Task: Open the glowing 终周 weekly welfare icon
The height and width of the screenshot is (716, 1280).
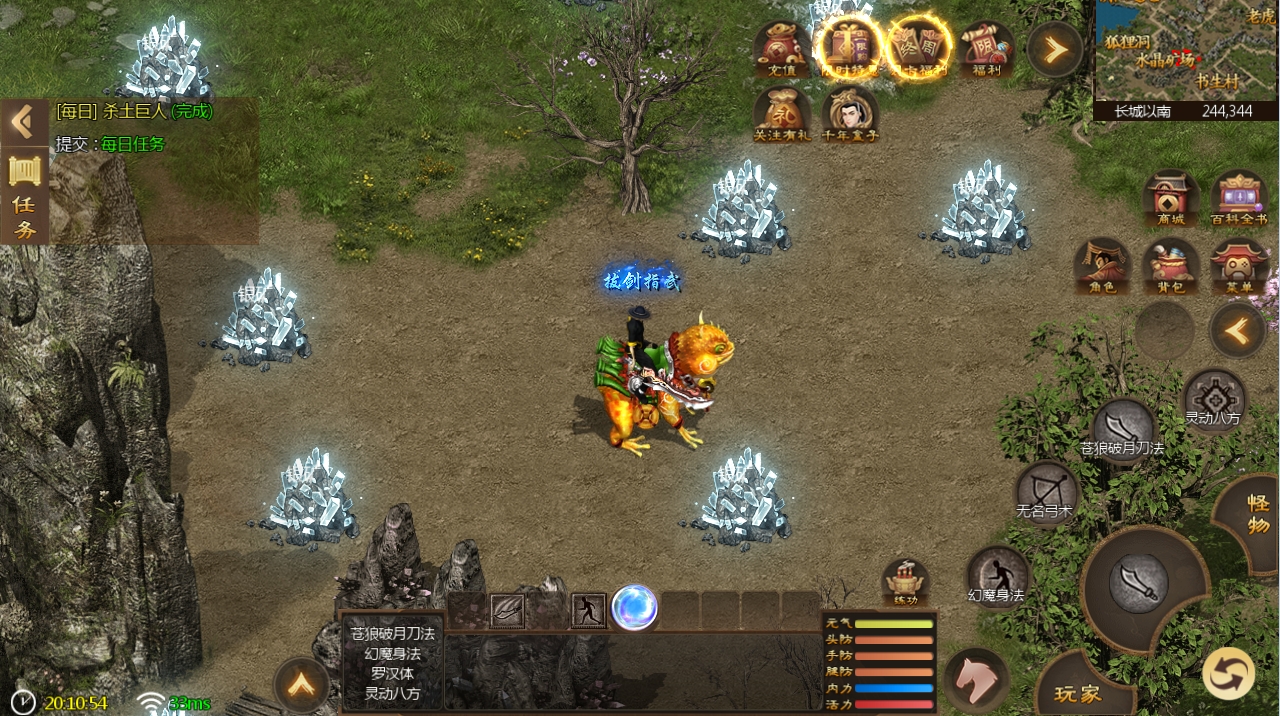Action: [x=919, y=47]
